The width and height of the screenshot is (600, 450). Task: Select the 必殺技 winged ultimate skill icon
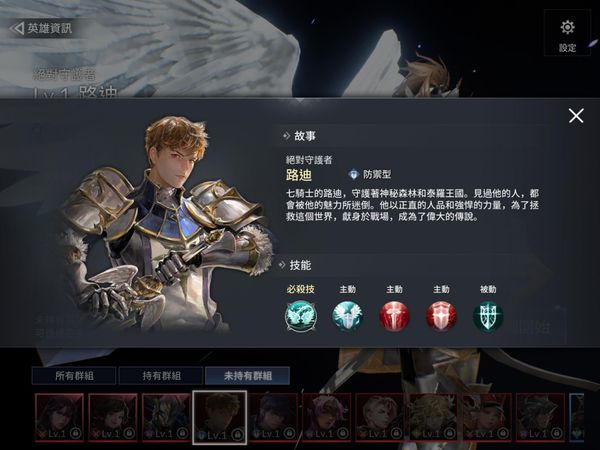[x=300, y=316]
